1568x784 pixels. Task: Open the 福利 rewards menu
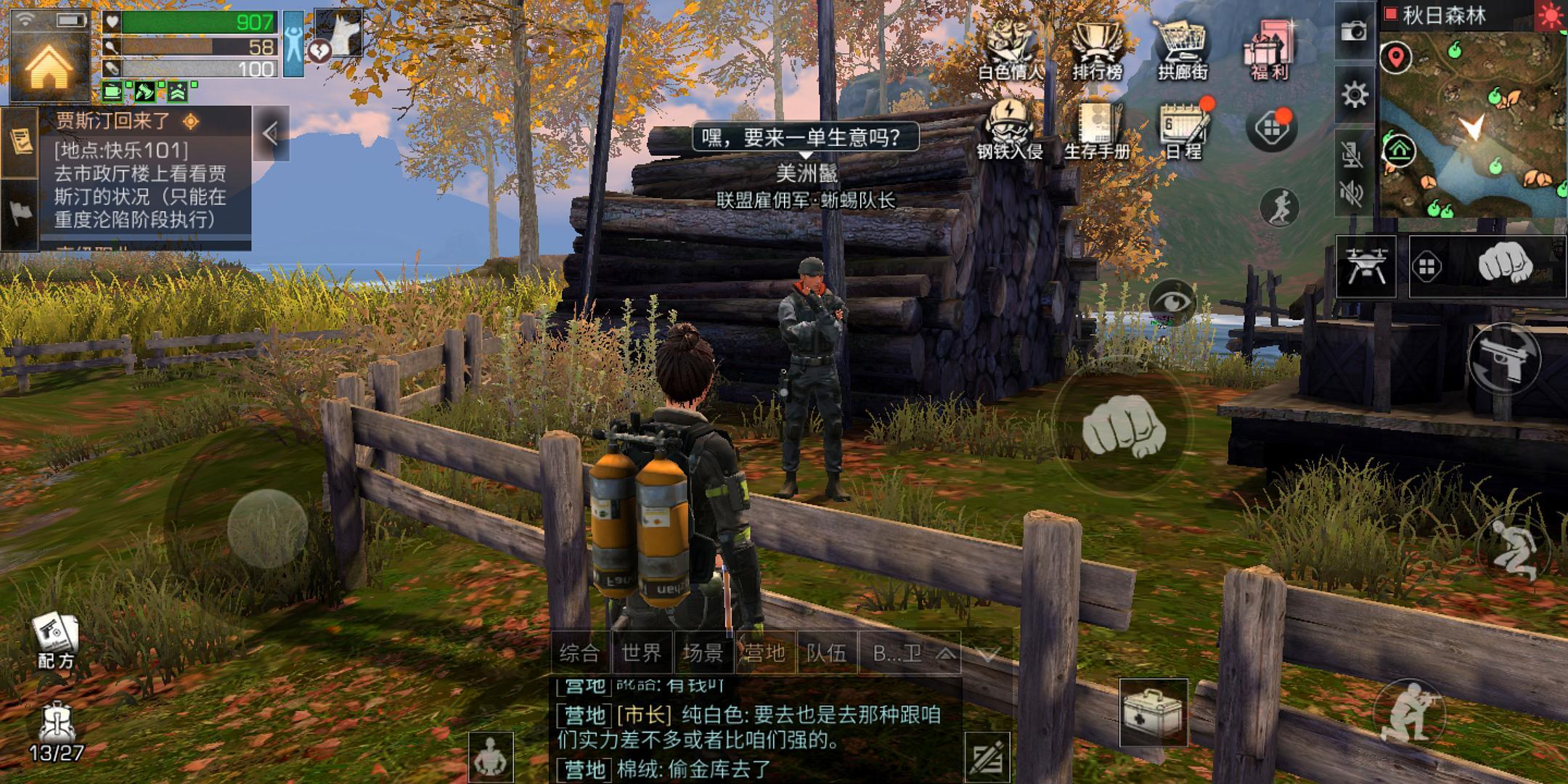click(x=1268, y=48)
